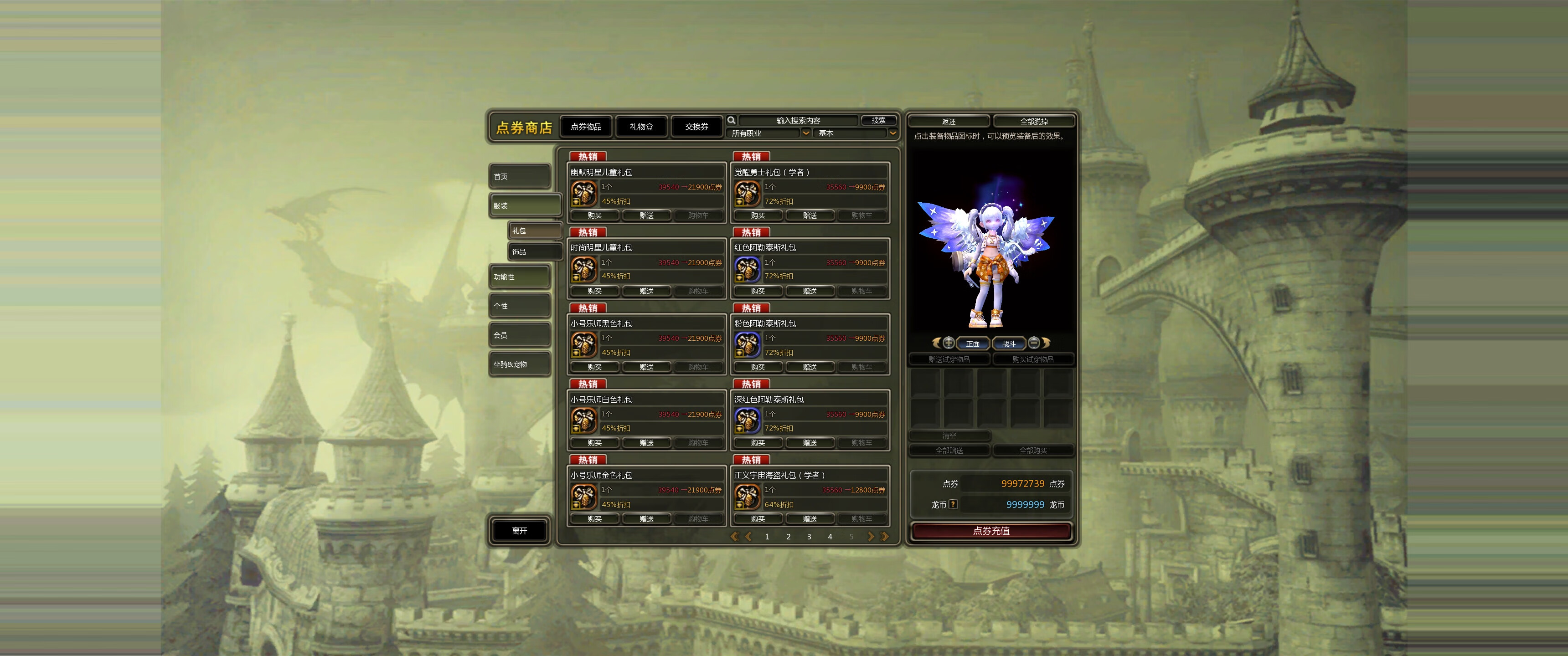Go to page 2 of listings
1568x656 pixels.
tap(788, 537)
